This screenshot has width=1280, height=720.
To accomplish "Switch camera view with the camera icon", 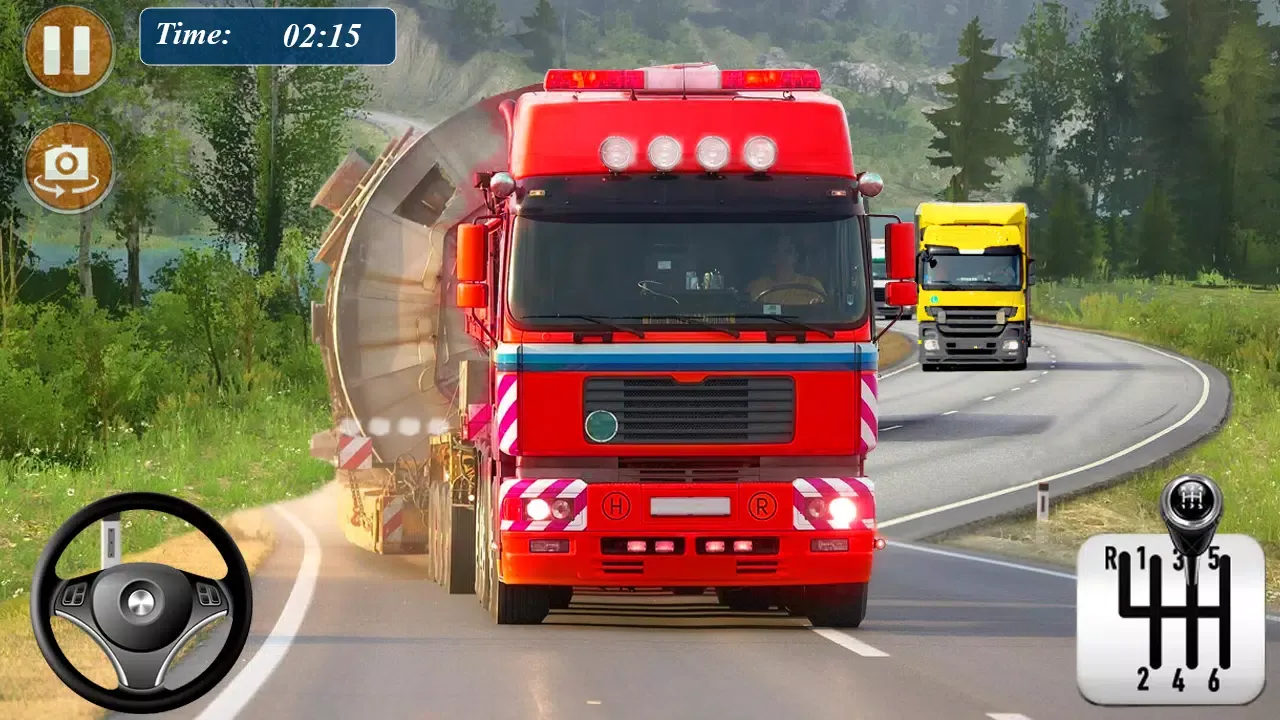I will coord(66,162).
